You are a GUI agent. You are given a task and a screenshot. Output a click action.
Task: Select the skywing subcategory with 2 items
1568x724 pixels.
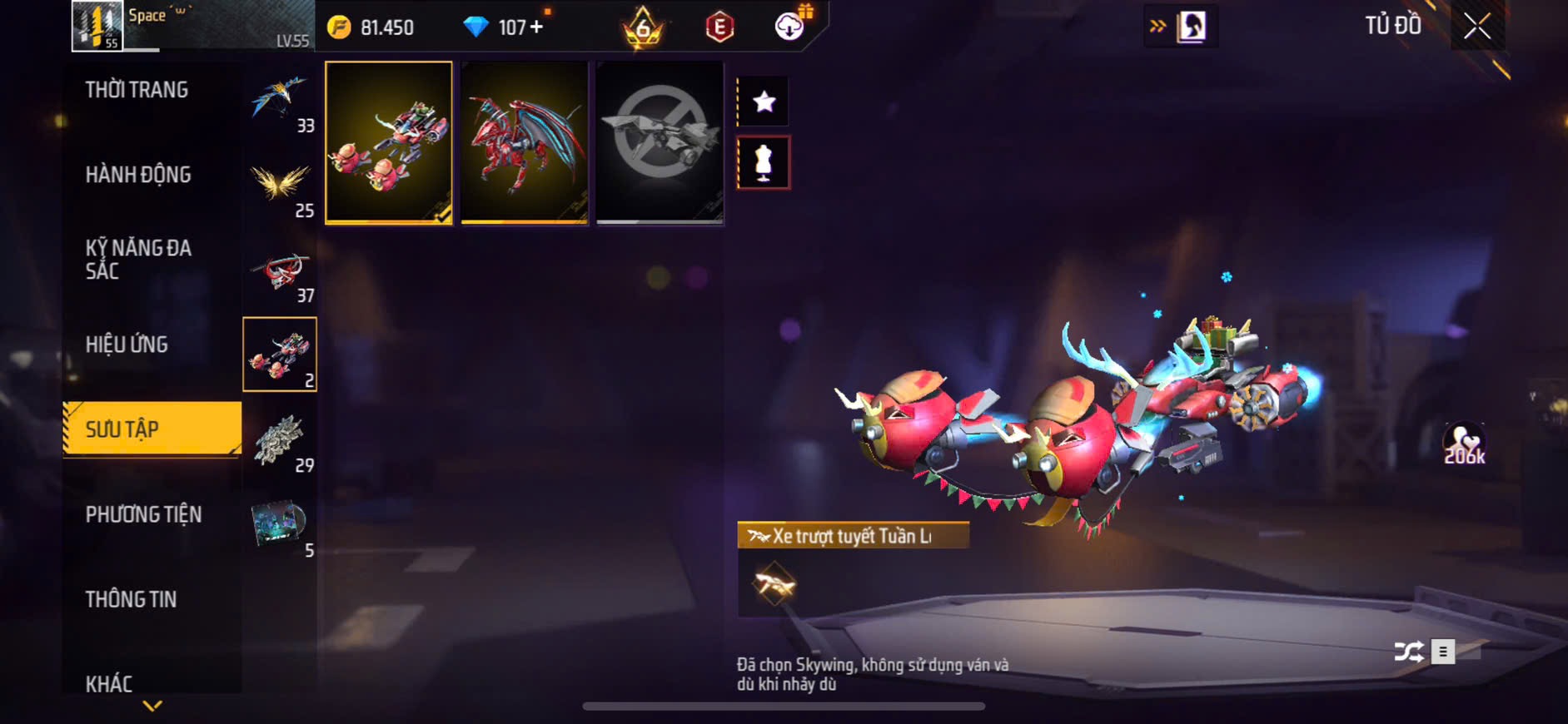[x=280, y=355]
